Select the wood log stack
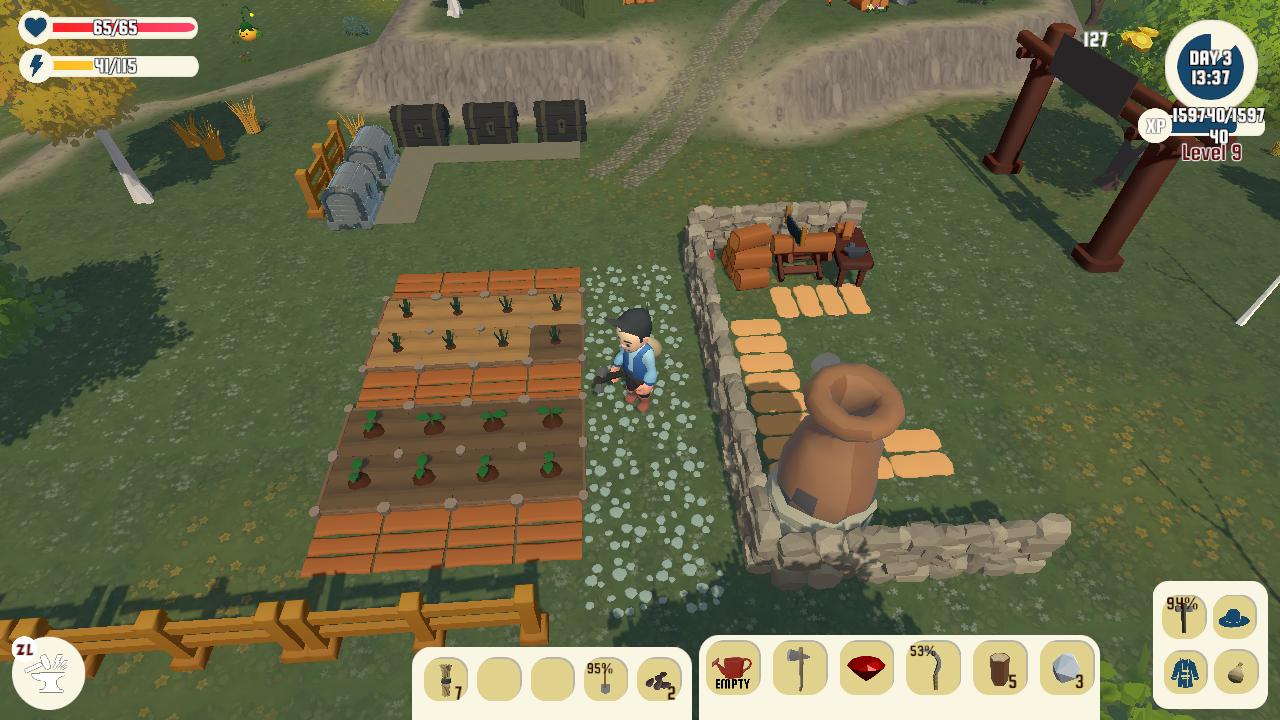The width and height of the screenshot is (1280, 720). tap(1000, 668)
